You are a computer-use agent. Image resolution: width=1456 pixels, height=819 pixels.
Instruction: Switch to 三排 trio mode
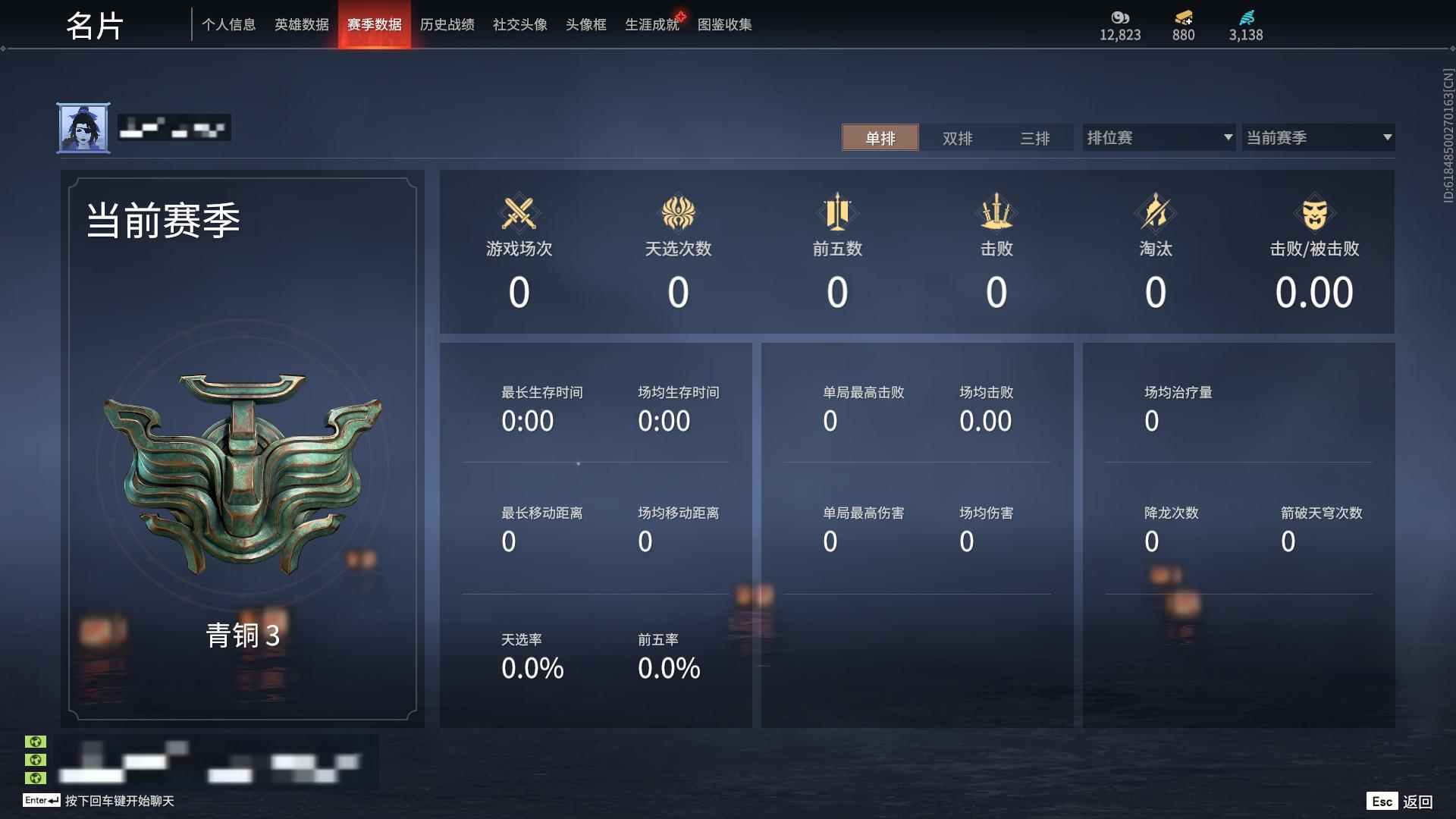[1034, 138]
